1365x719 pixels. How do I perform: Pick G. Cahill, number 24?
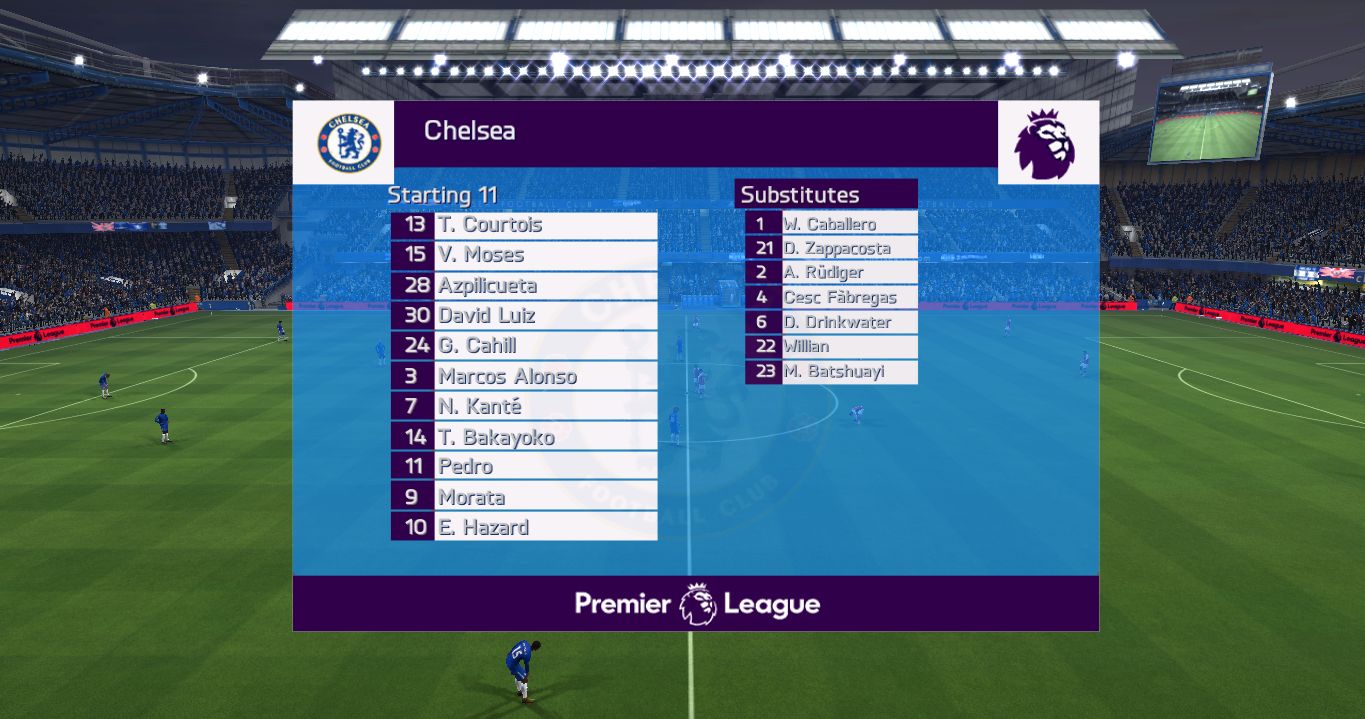(x=524, y=346)
